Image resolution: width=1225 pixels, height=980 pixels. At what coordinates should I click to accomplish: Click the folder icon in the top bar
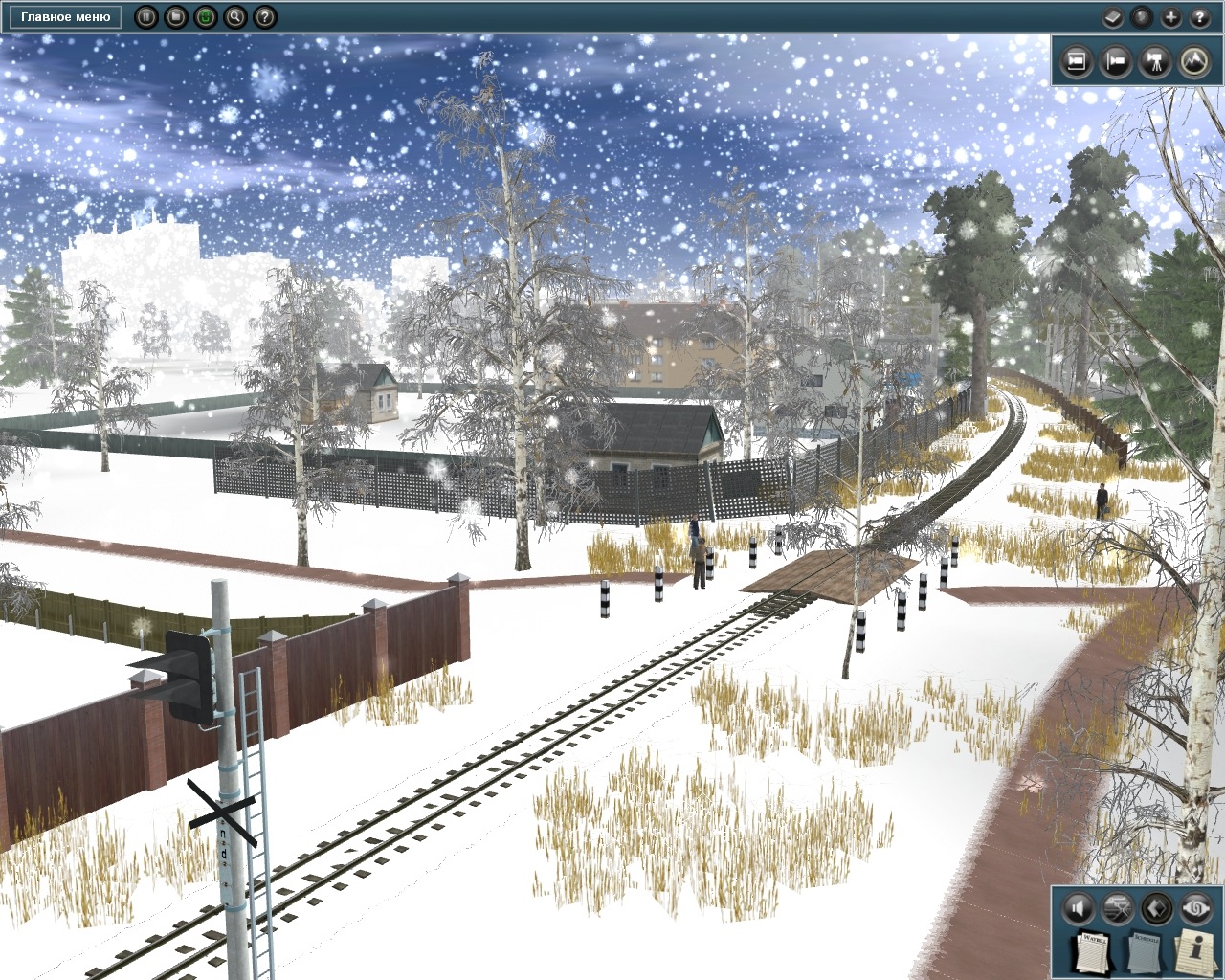pos(175,16)
